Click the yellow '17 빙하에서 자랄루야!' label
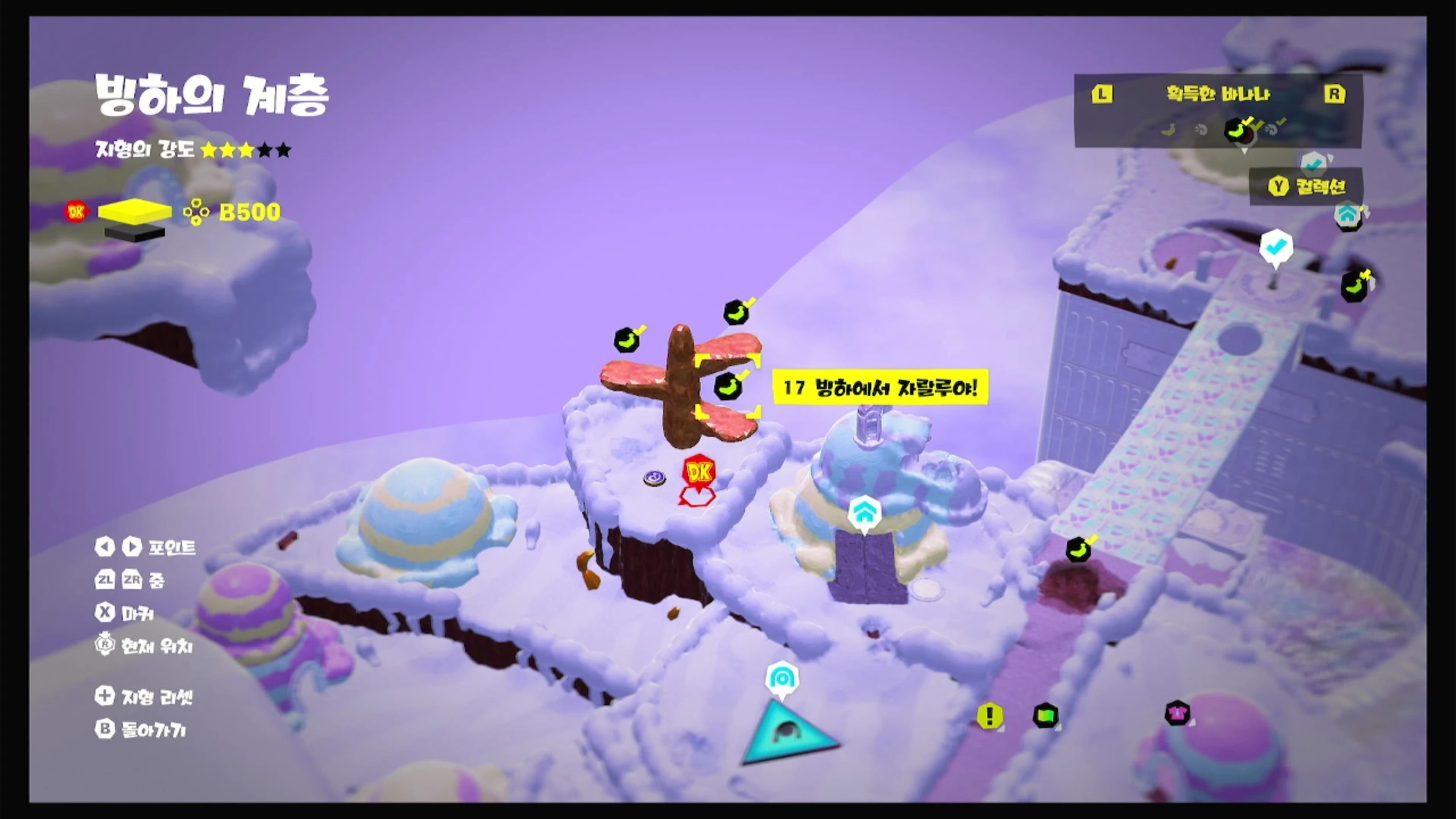Image resolution: width=1456 pixels, height=819 pixels. [880, 388]
